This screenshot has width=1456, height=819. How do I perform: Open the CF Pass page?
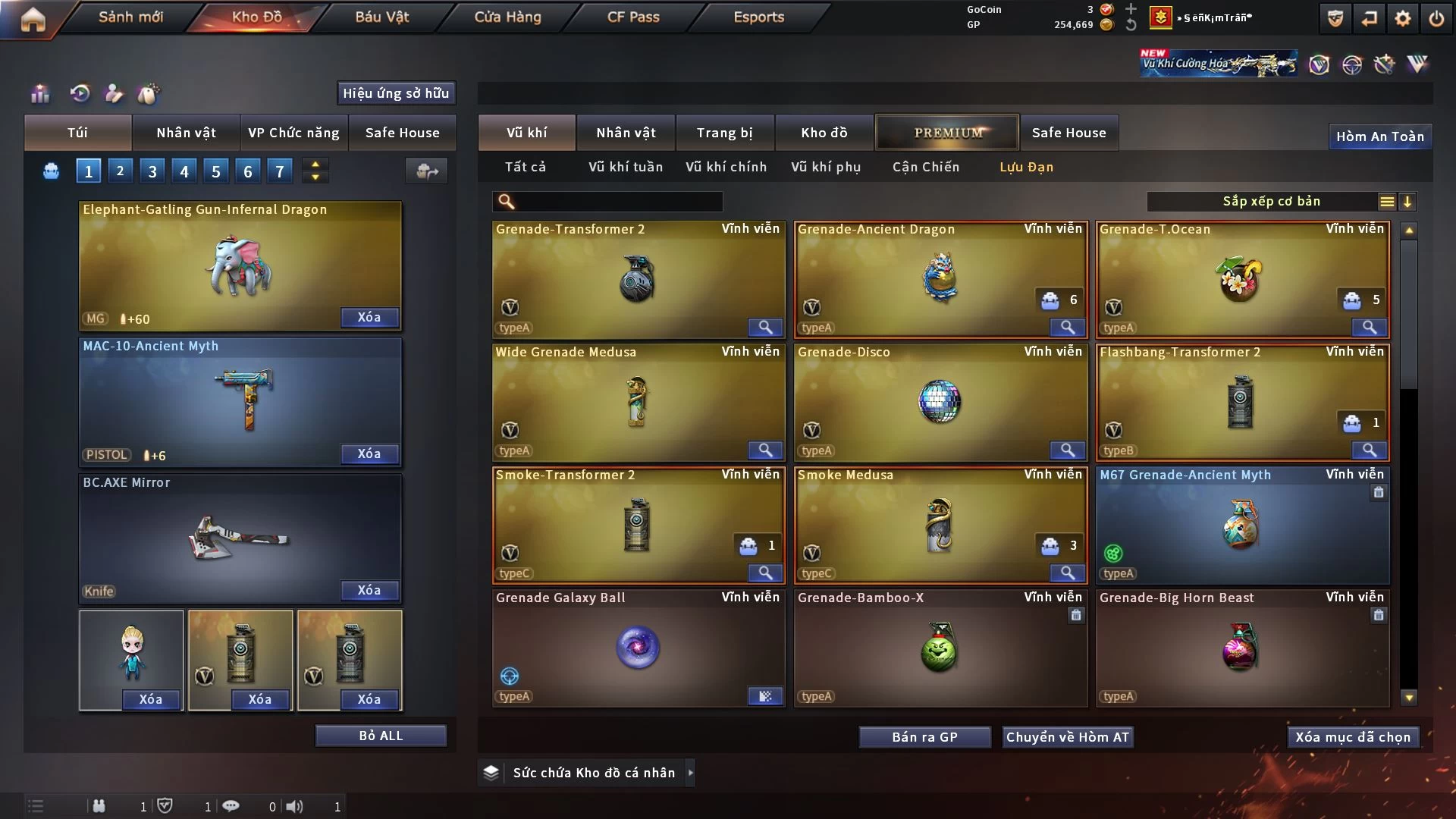tap(633, 17)
